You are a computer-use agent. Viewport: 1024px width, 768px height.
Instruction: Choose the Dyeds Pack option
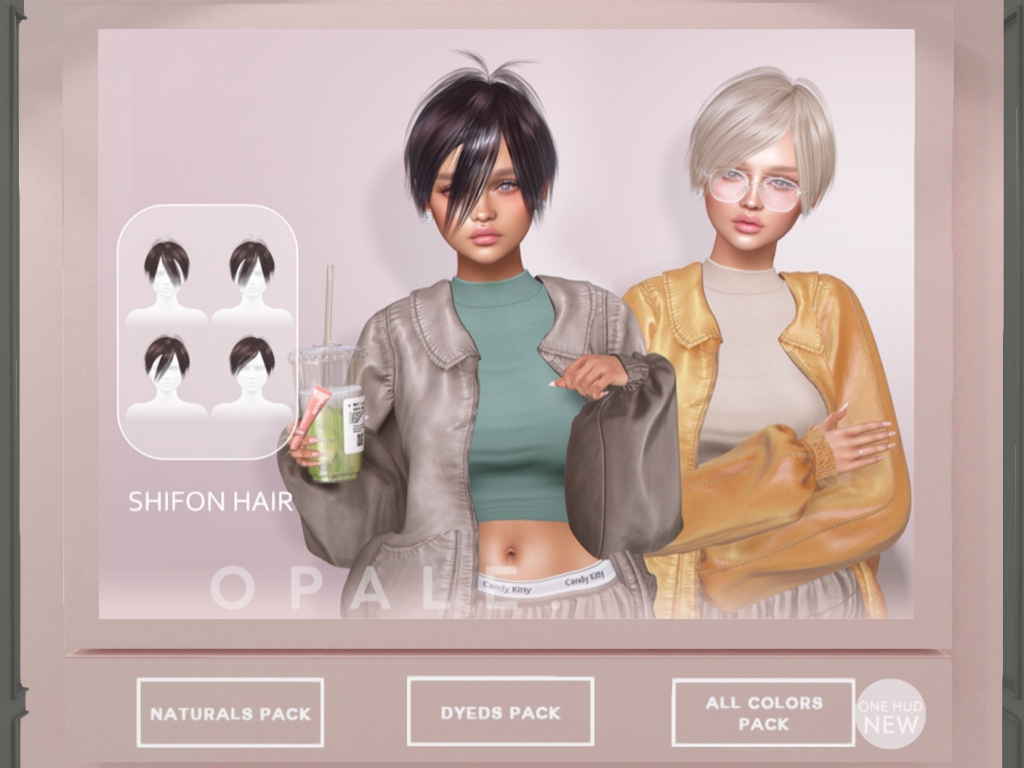point(500,712)
